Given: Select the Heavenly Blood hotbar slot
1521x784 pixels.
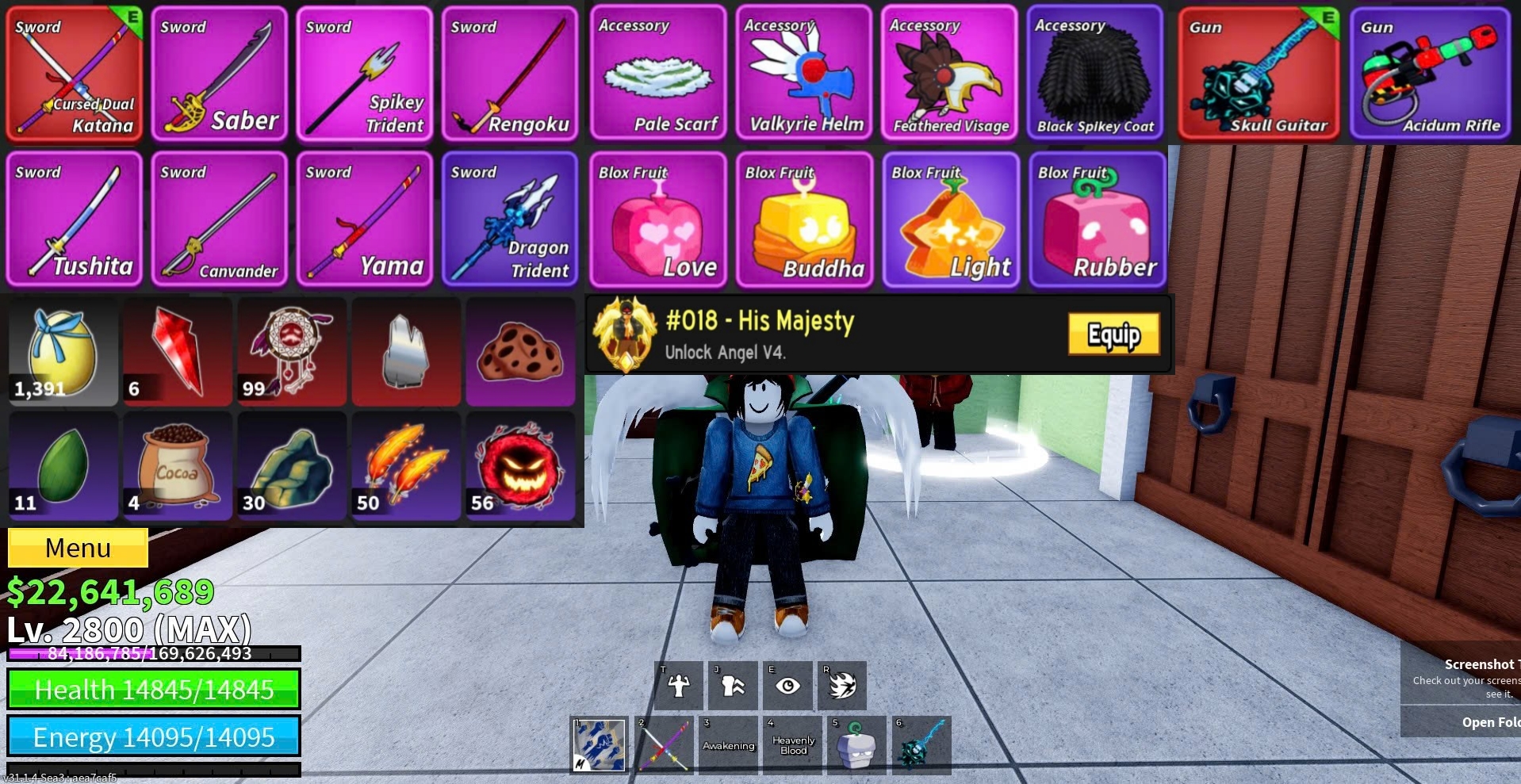Looking at the screenshot, I should pyautogui.click(x=793, y=744).
